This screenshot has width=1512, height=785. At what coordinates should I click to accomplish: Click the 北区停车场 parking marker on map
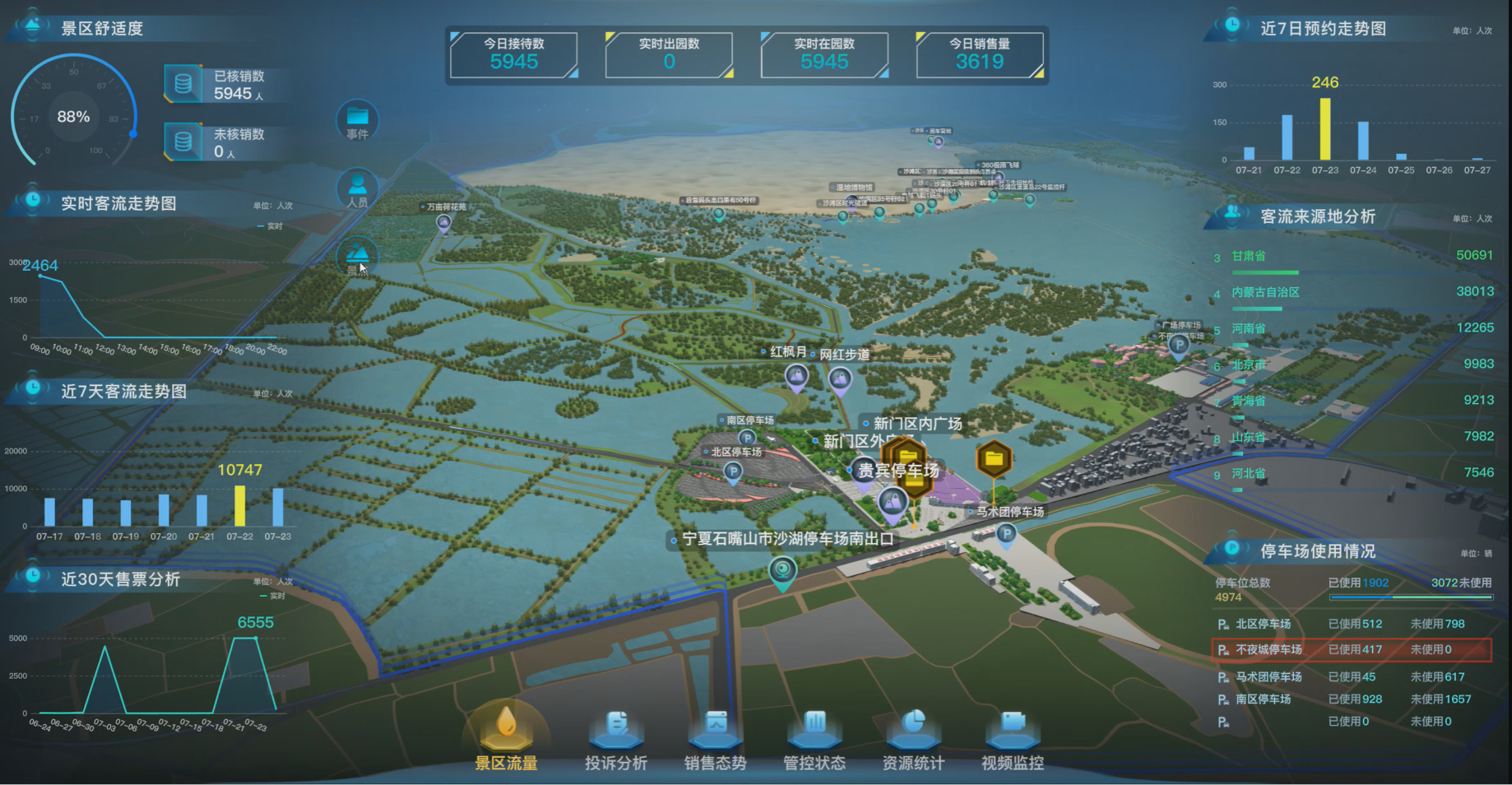(x=732, y=472)
